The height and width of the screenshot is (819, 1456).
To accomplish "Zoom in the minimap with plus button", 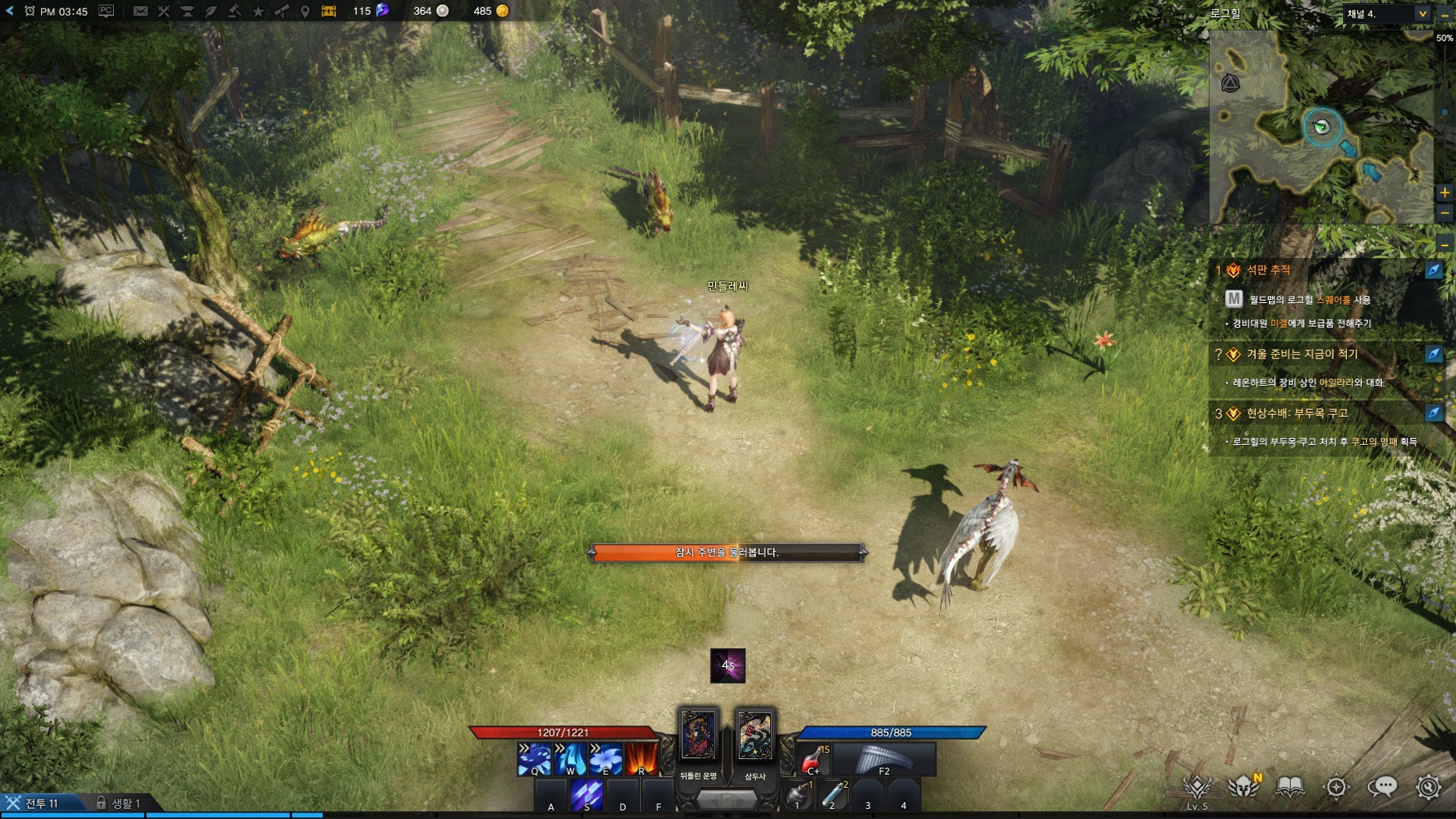I will click(x=1445, y=192).
